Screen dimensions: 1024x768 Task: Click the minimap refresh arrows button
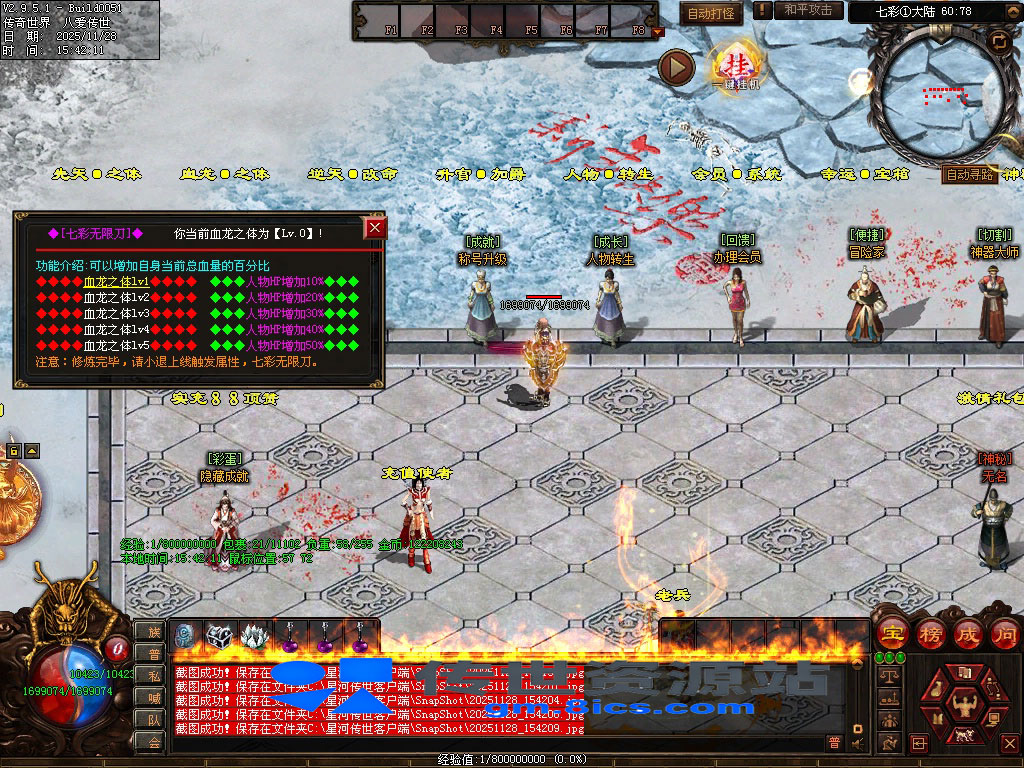[998, 41]
